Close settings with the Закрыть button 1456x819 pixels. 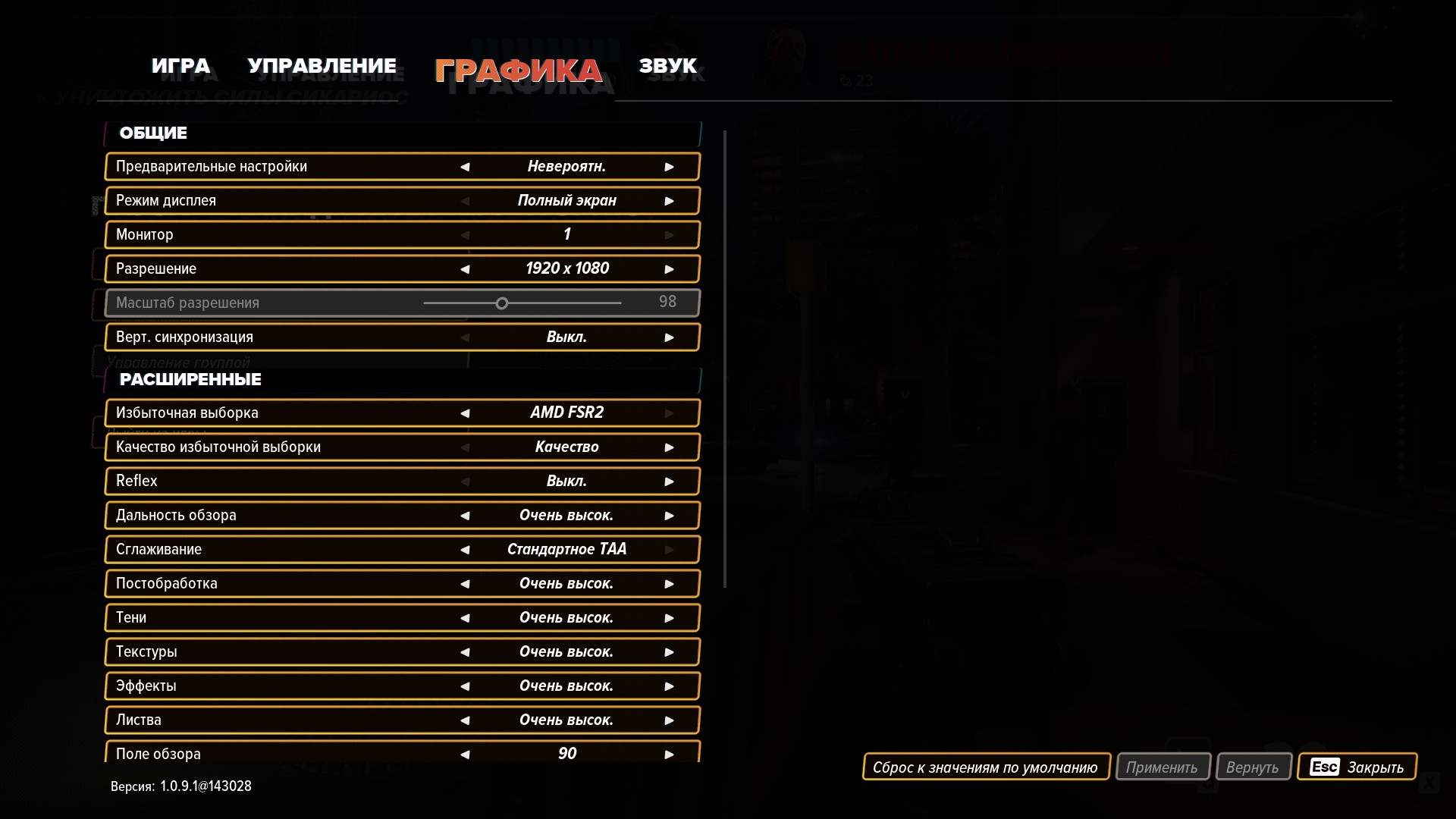coord(1357,767)
